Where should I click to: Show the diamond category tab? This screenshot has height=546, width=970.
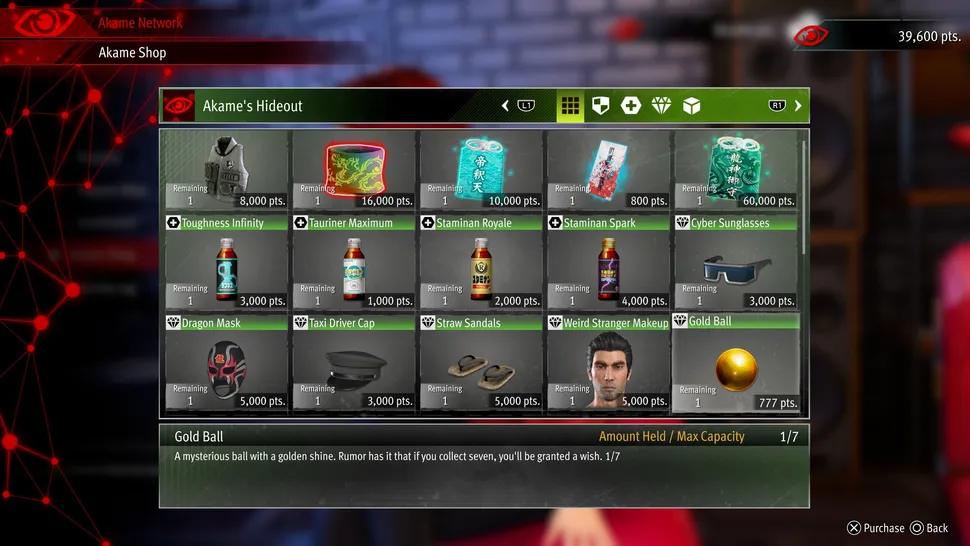point(661,106)
